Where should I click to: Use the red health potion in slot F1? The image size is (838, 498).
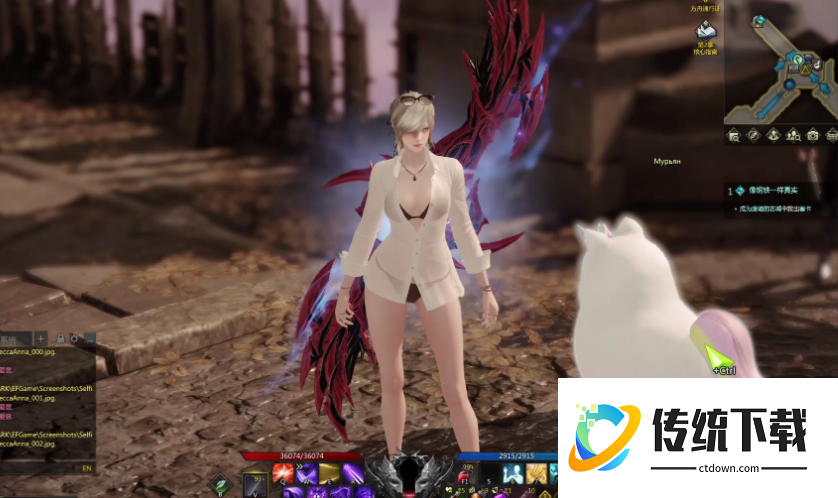click(465, 472)
